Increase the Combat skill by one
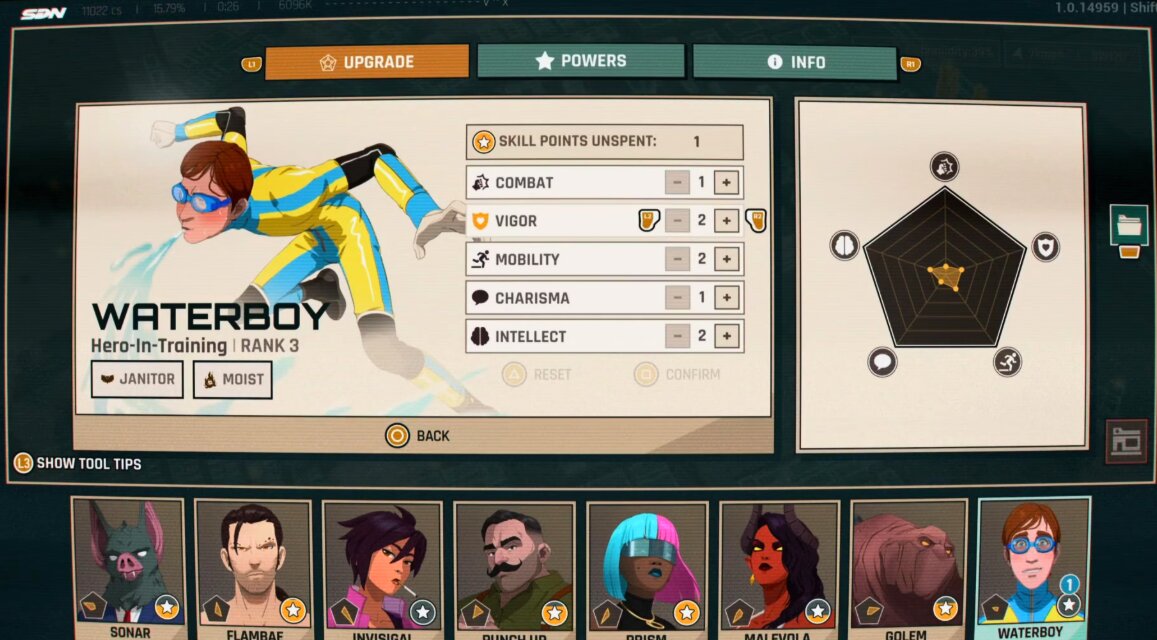The height and width of the screenshot is (640, 1157). point(727,183)
